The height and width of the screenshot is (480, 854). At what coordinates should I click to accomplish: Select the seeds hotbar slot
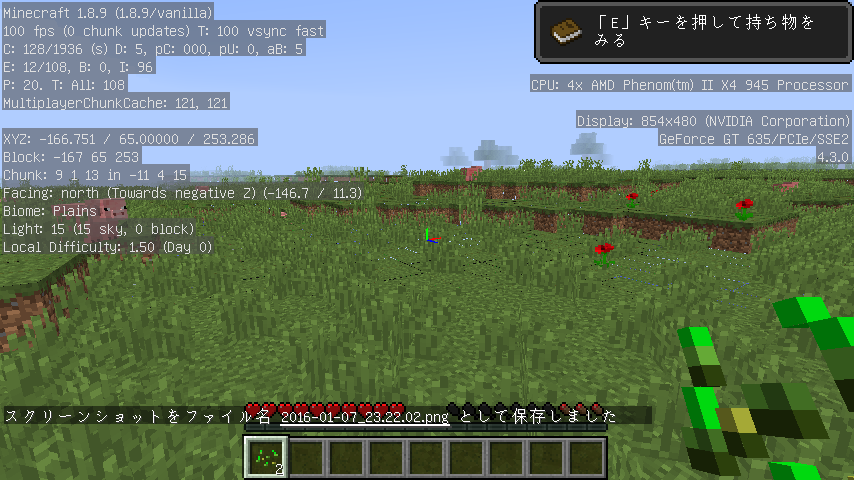[266, 458]
